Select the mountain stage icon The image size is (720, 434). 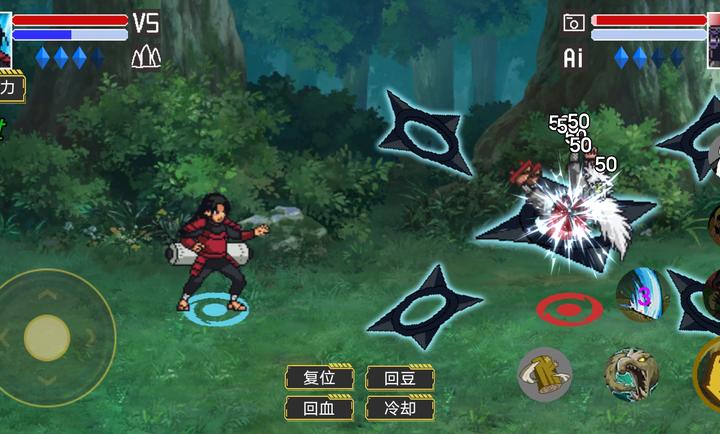[x=146, y=57]
